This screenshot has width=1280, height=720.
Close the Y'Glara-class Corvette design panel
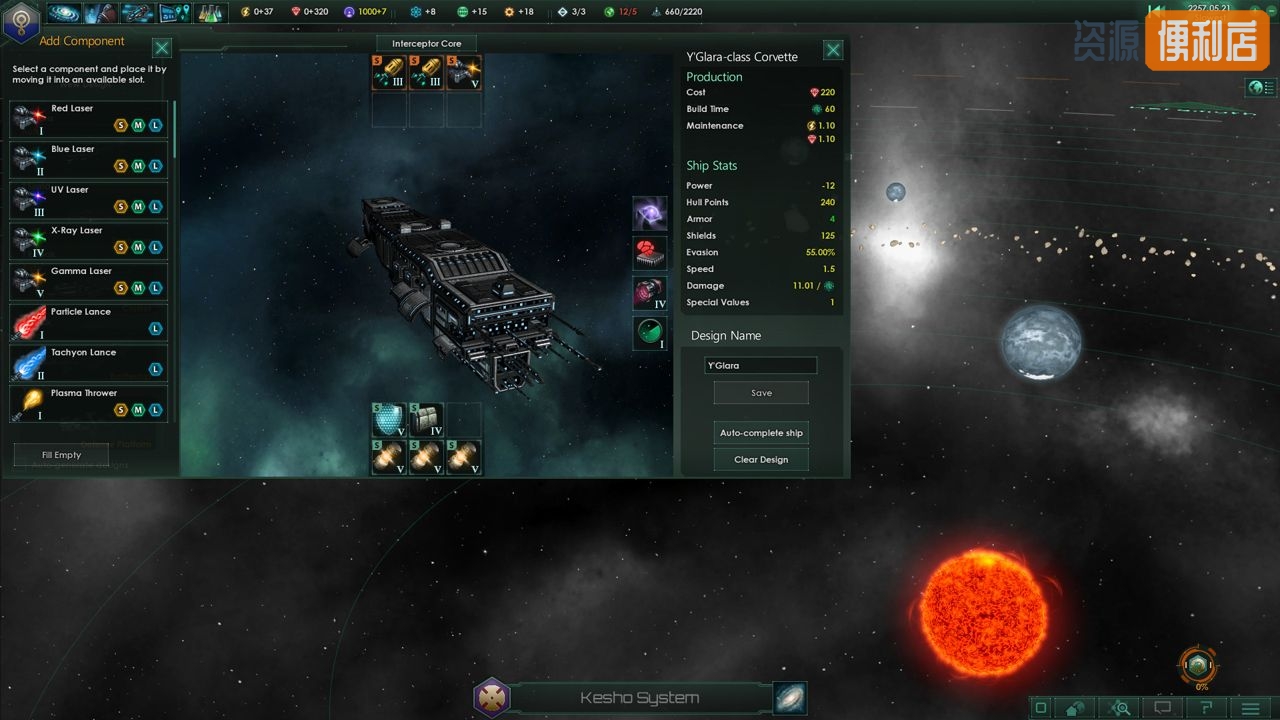tap(832, 50)
